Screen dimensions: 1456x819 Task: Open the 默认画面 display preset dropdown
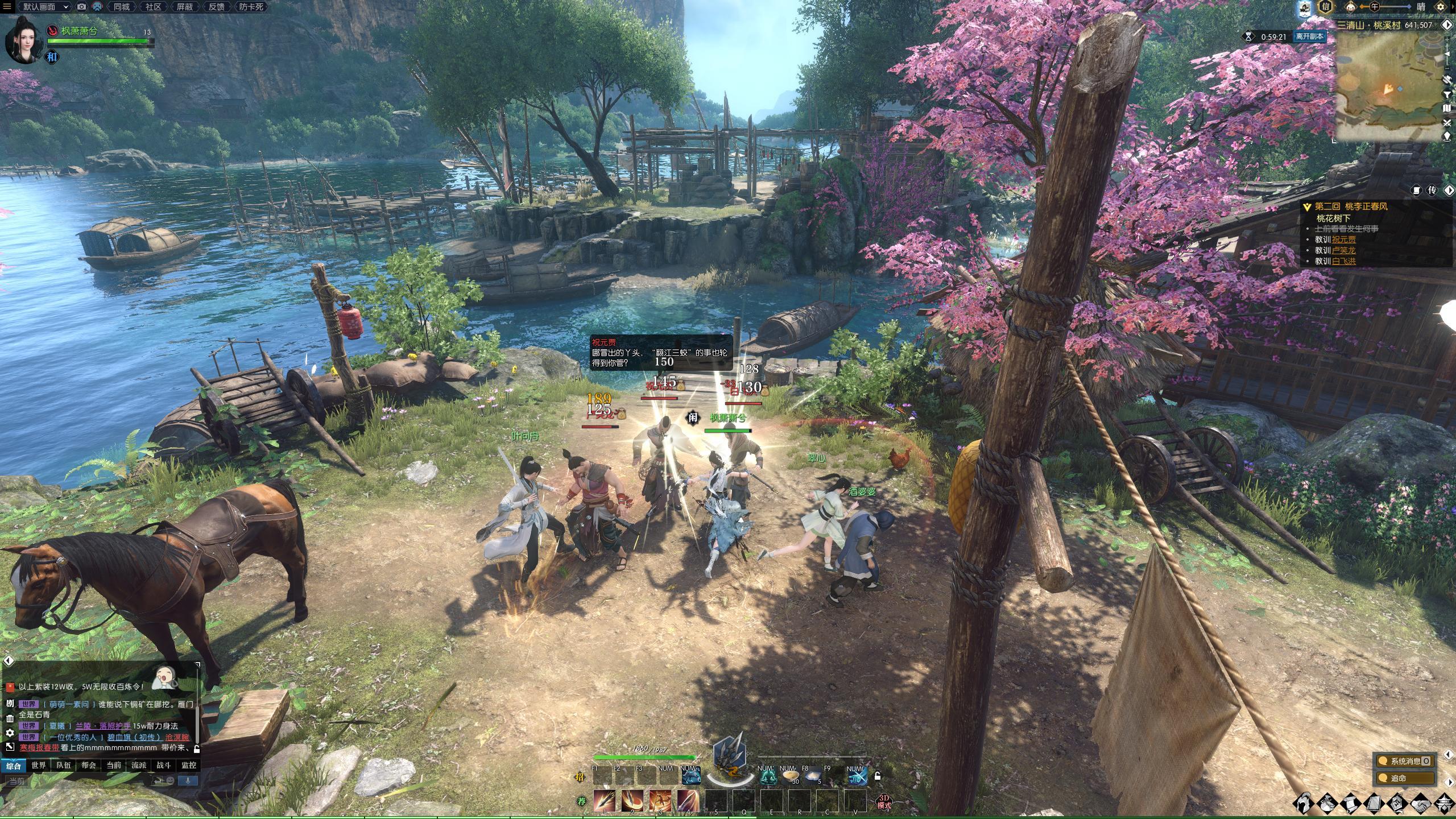pos(45,7)
